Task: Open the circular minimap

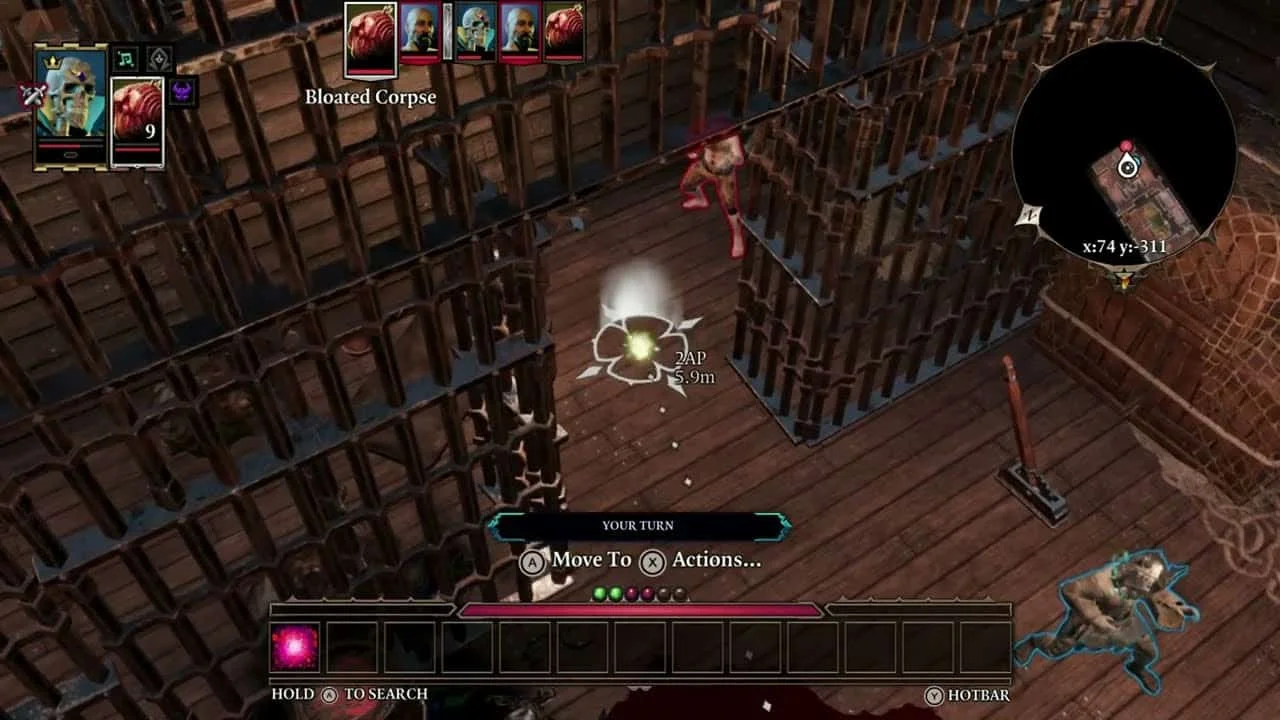Action: [1124, 152]
